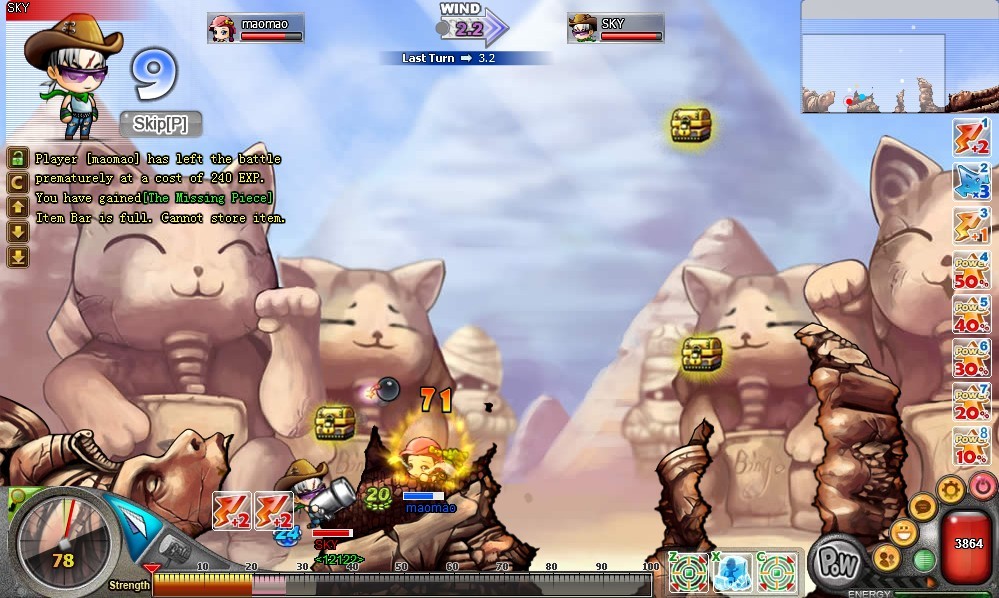Screen dimensions: 999x598
Task: Choose the Power 50% boost prop
Action: (x=970, y=272)
